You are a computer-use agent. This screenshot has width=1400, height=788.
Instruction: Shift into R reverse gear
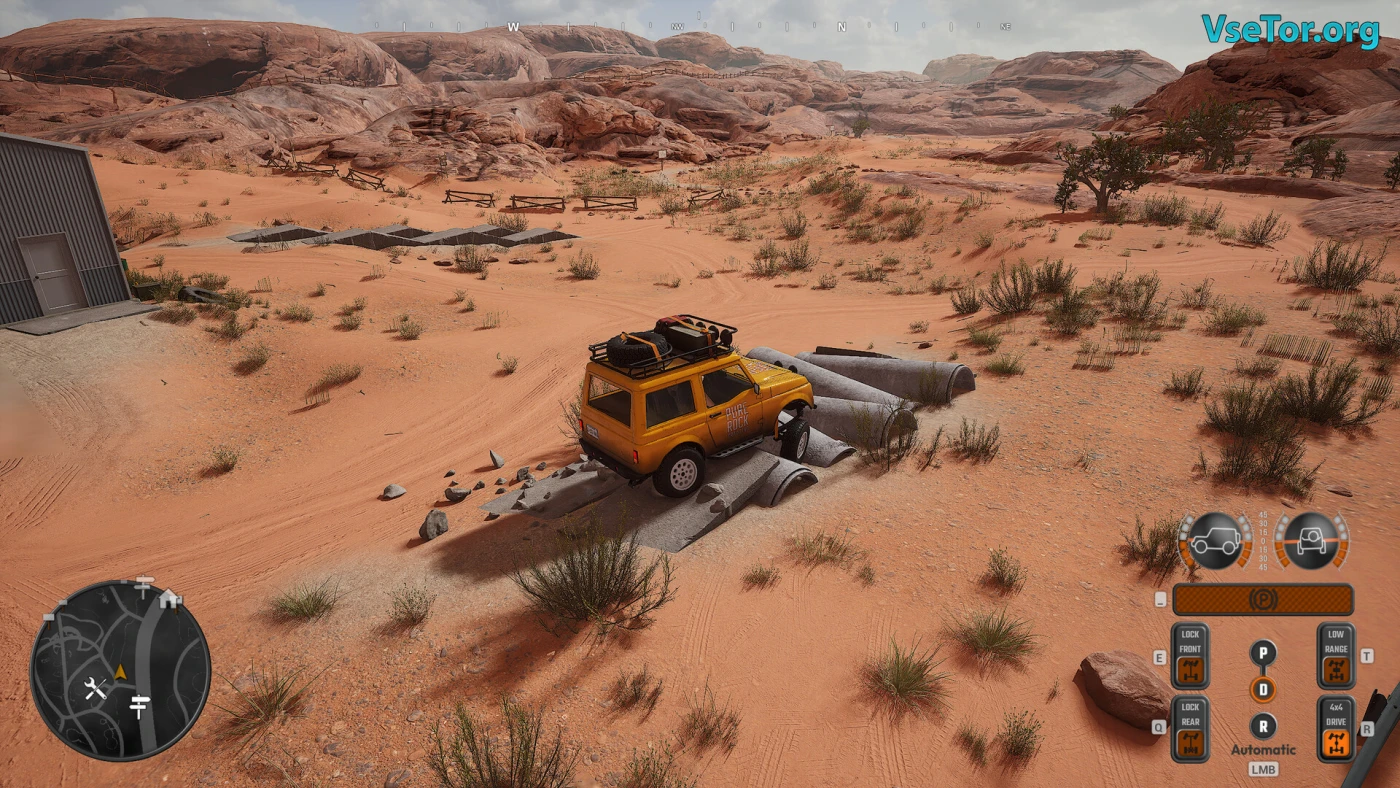[1263, 726]
